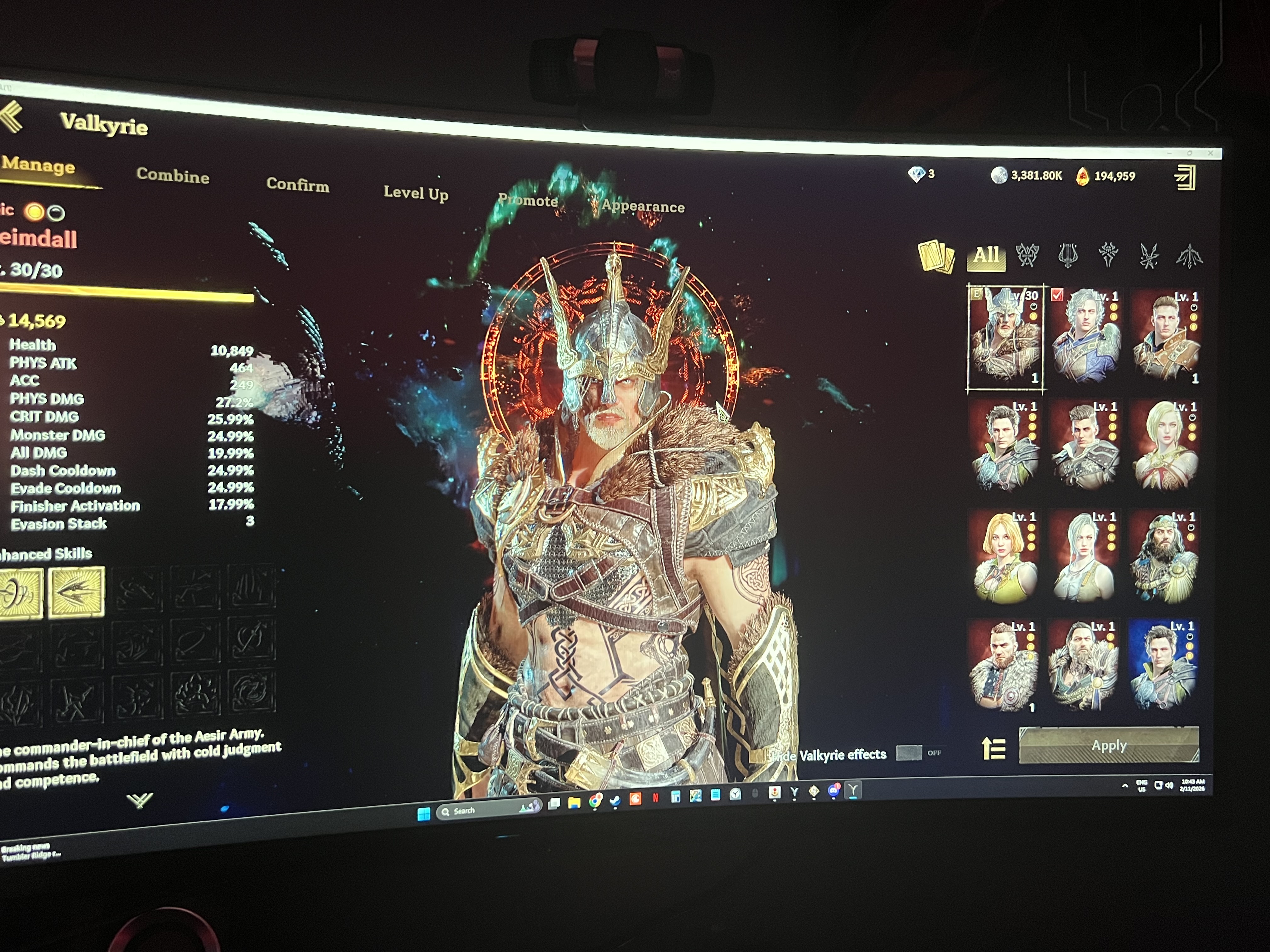The width and height of the screenshot is (1270, 952).
Task: Open the Confirm tab
Action: point(297,185)
